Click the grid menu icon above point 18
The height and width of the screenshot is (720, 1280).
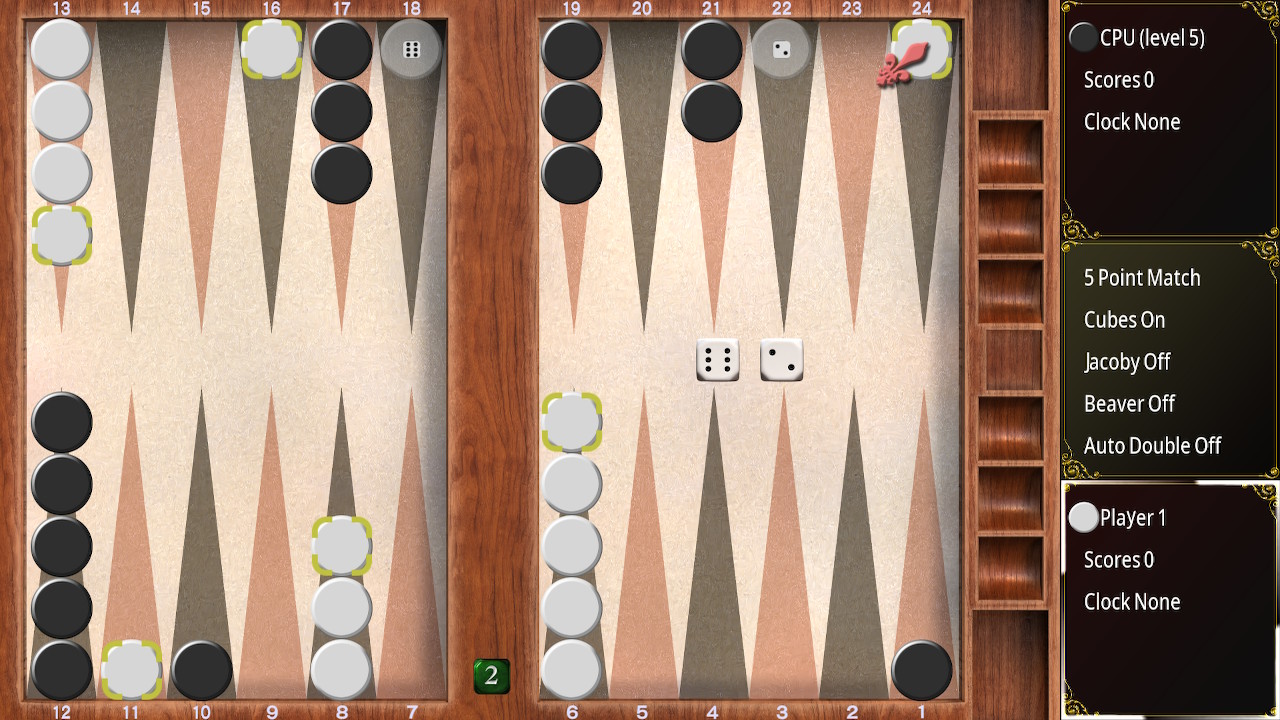coord(410,47)
